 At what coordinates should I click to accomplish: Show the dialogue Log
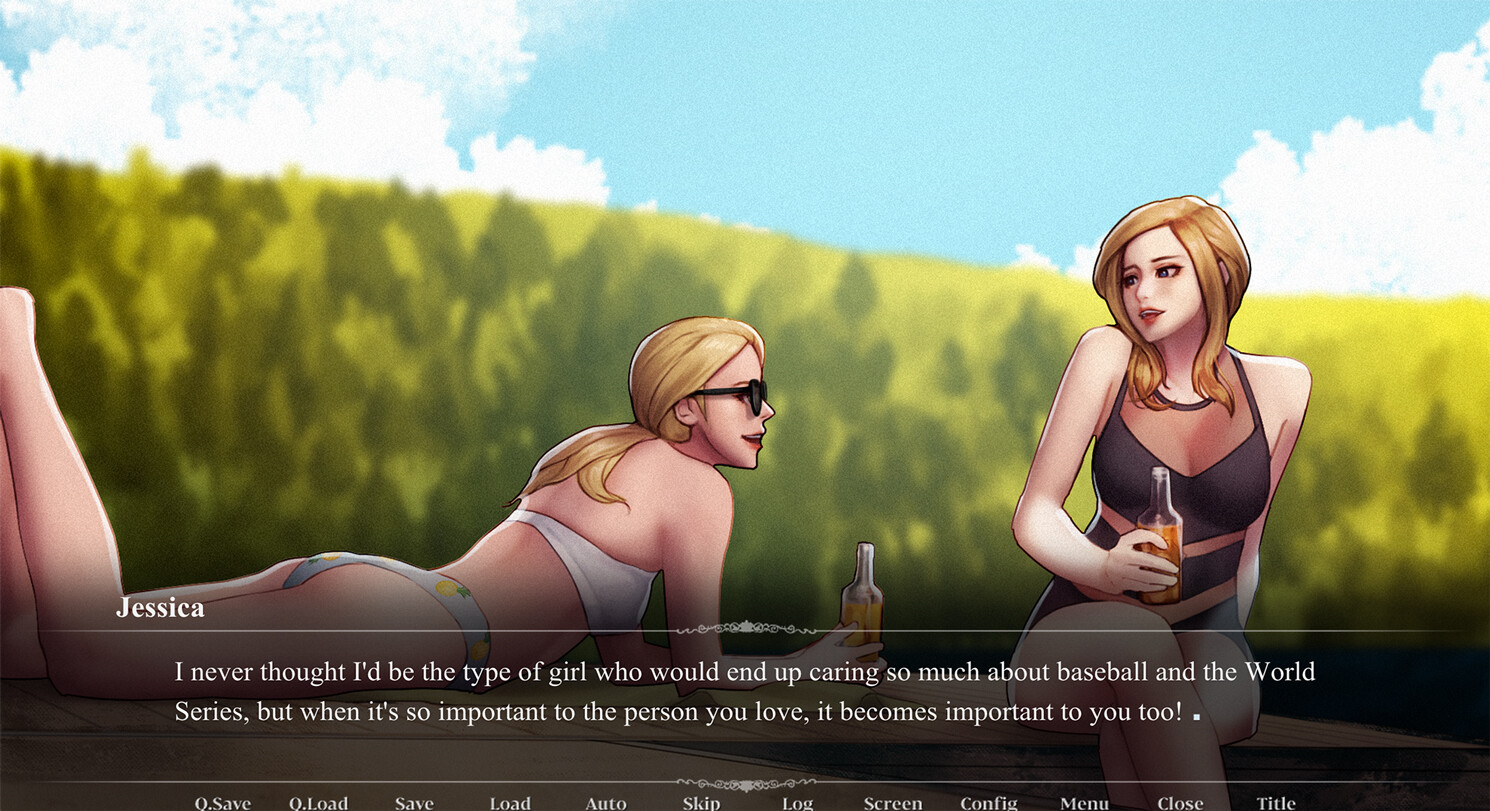pyautogui.click(x=797, y=802)
